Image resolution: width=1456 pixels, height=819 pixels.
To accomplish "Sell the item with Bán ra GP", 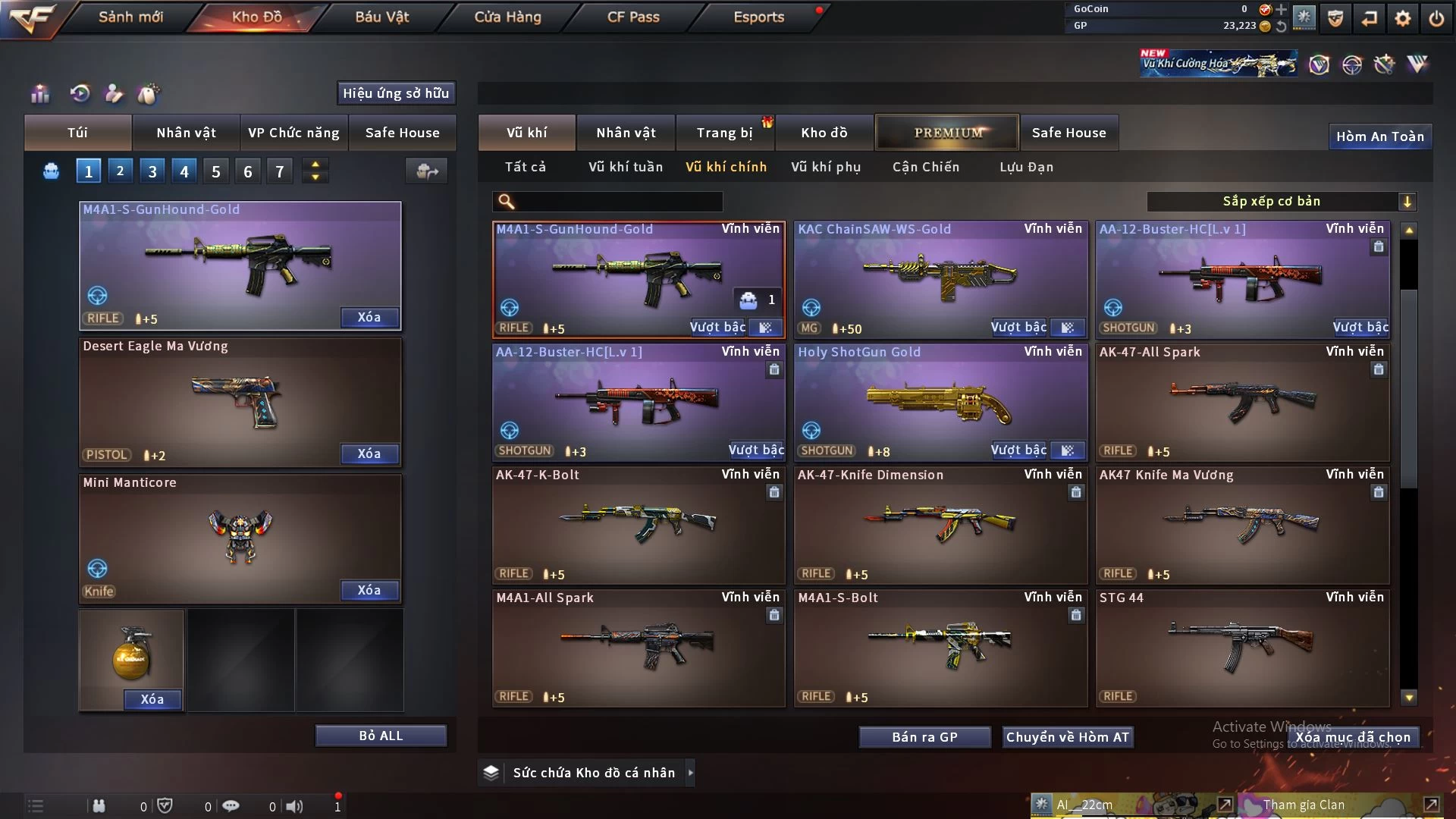I will 924,737.
